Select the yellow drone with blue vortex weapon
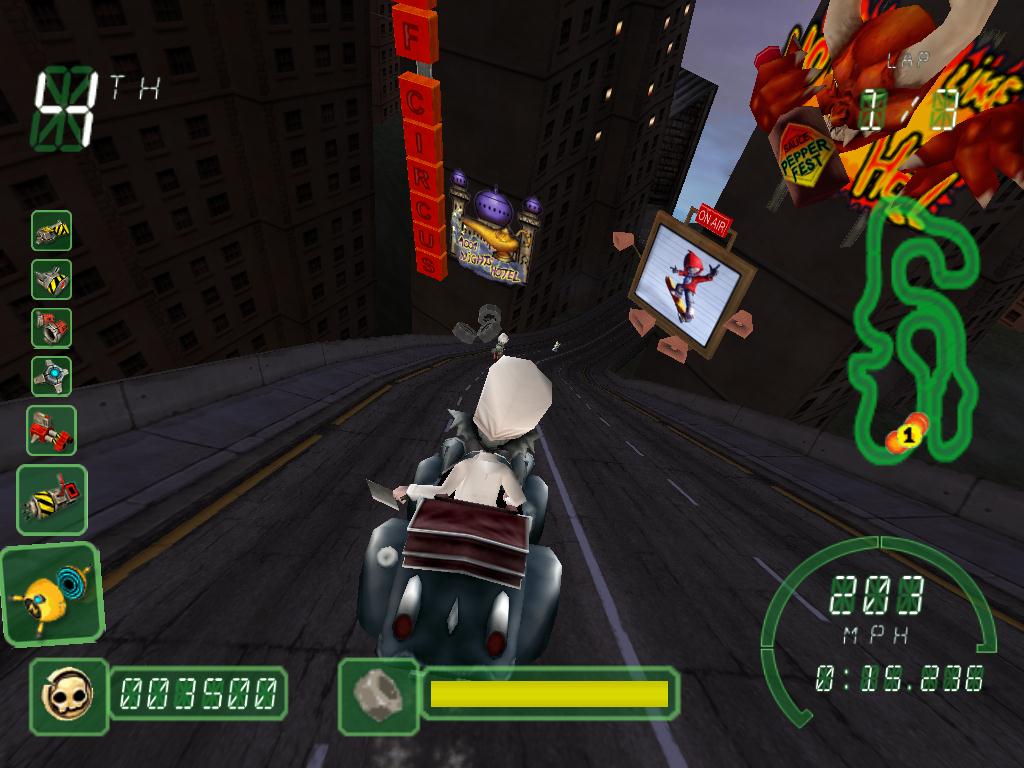Viewport: 1024px width, 768px height. 52,594
